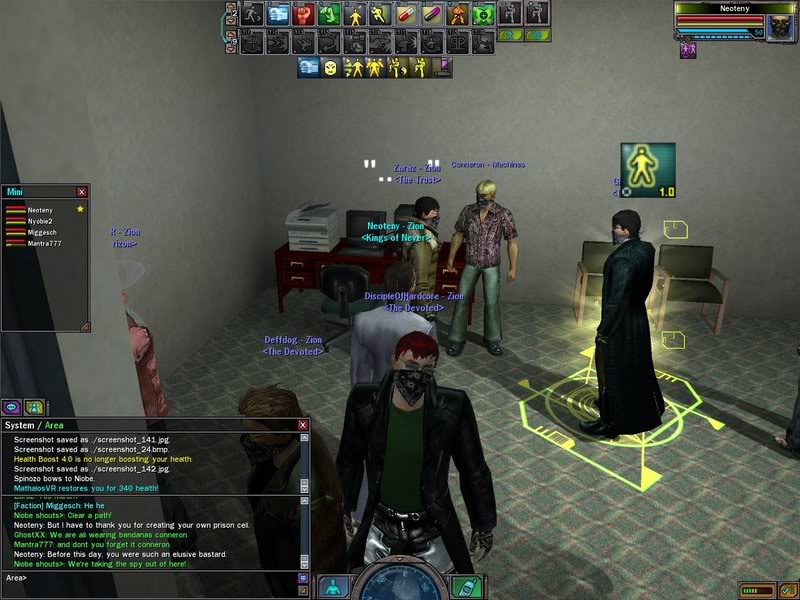
Task: Close the Mini team window
Action: (x=82, y=191)
